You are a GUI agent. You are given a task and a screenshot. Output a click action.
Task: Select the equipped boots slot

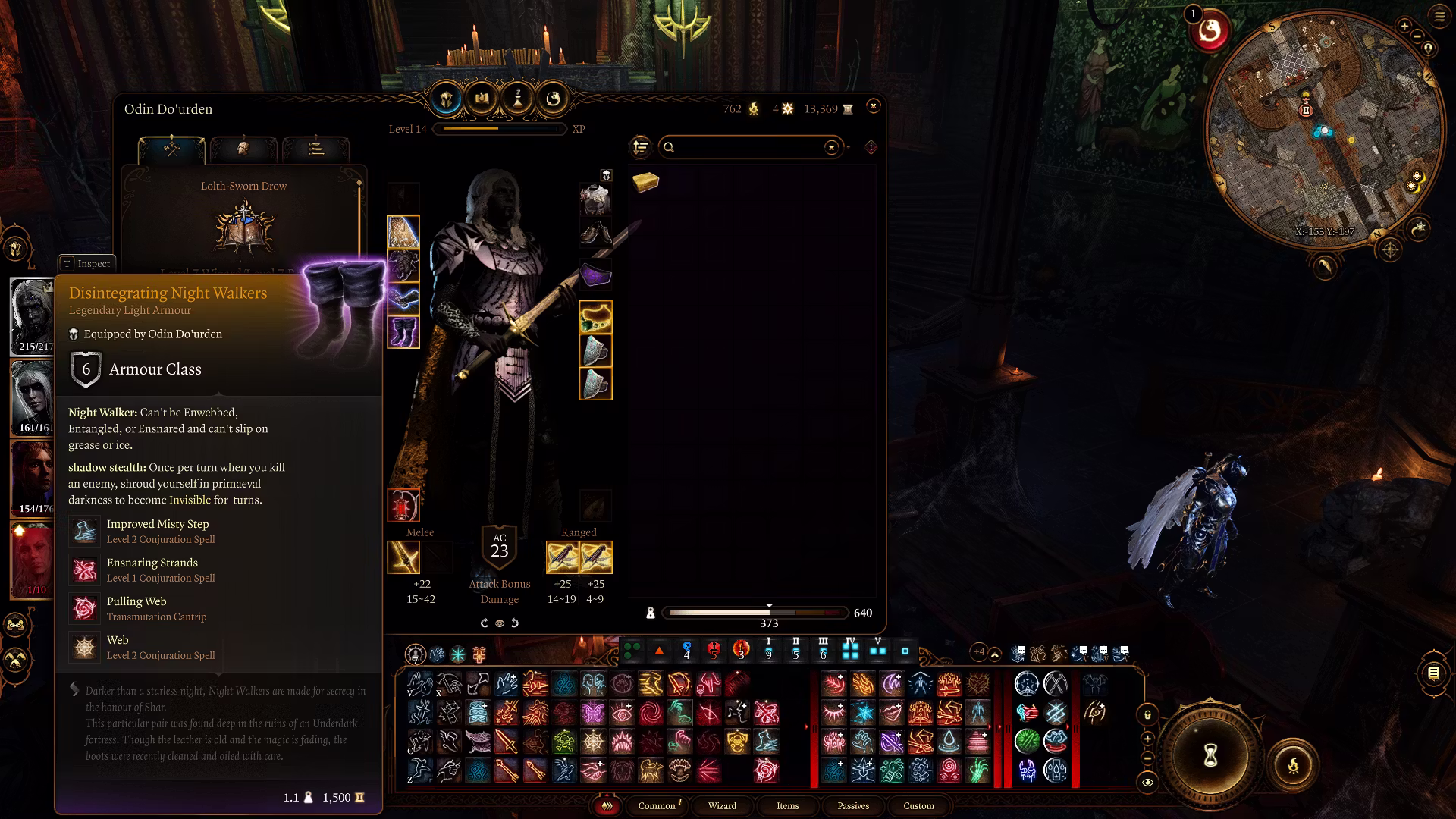click(x=403, y=332)
